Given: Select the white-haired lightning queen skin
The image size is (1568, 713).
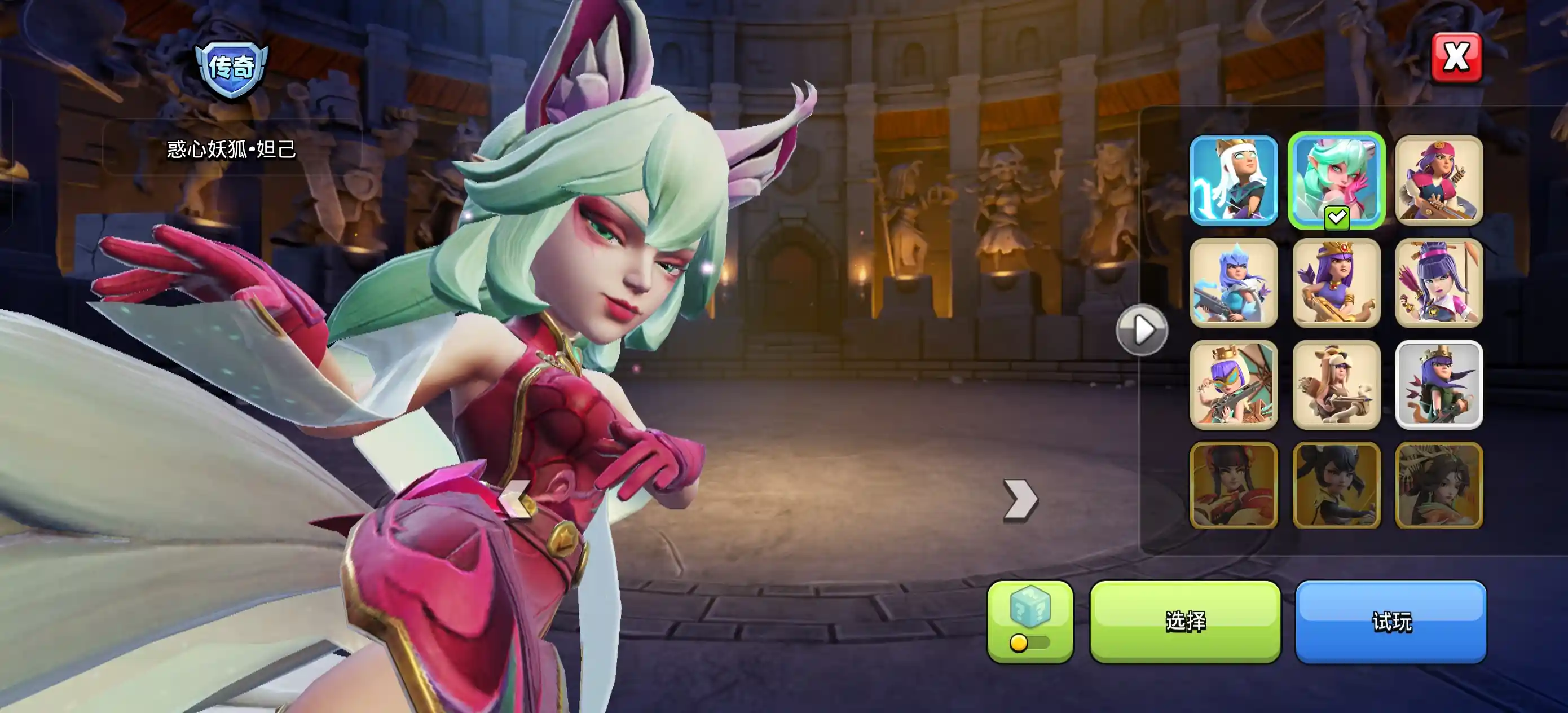Looking at the screenshot, I should 1233,181.
